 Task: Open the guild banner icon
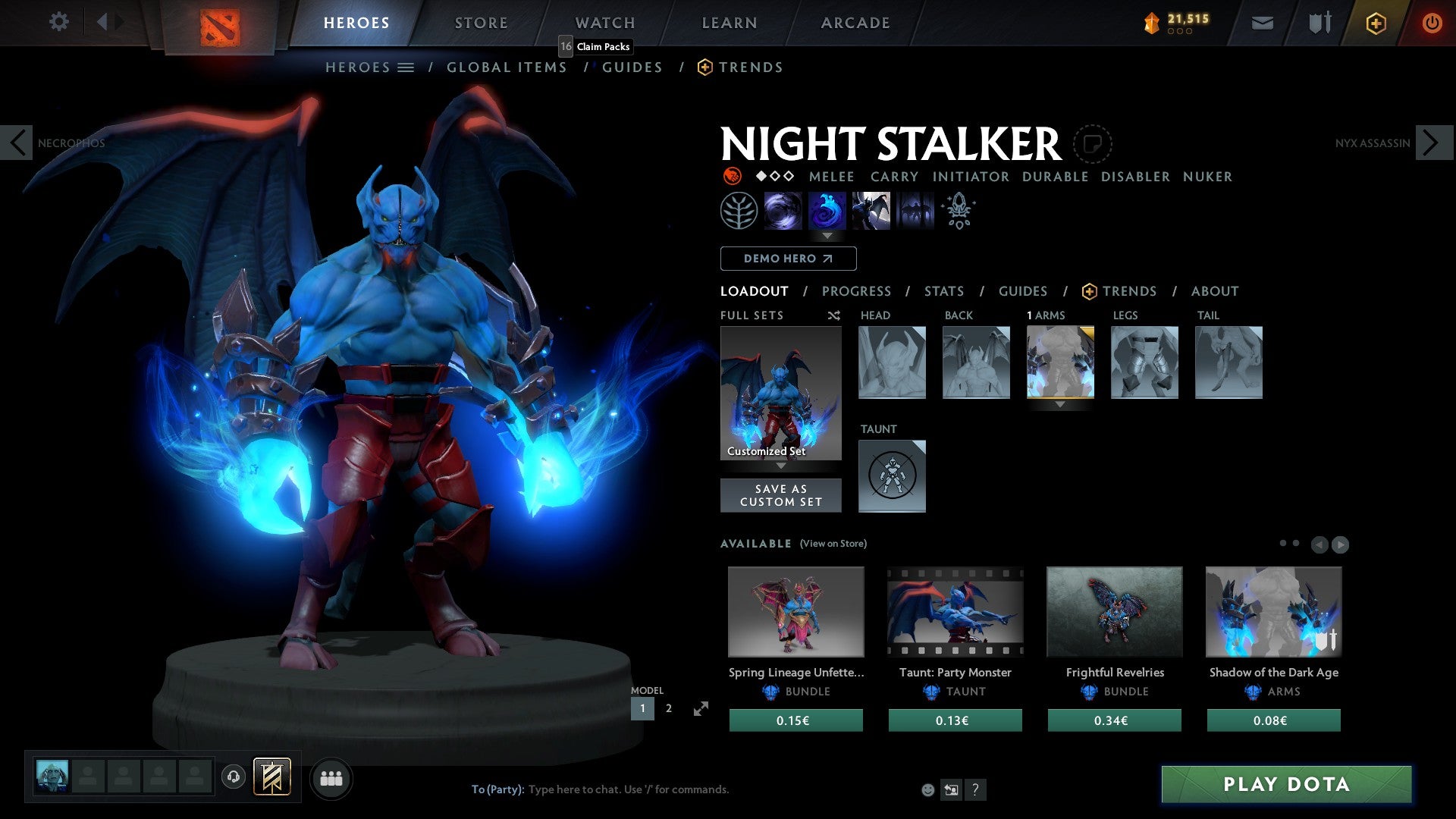coord(271,777)
